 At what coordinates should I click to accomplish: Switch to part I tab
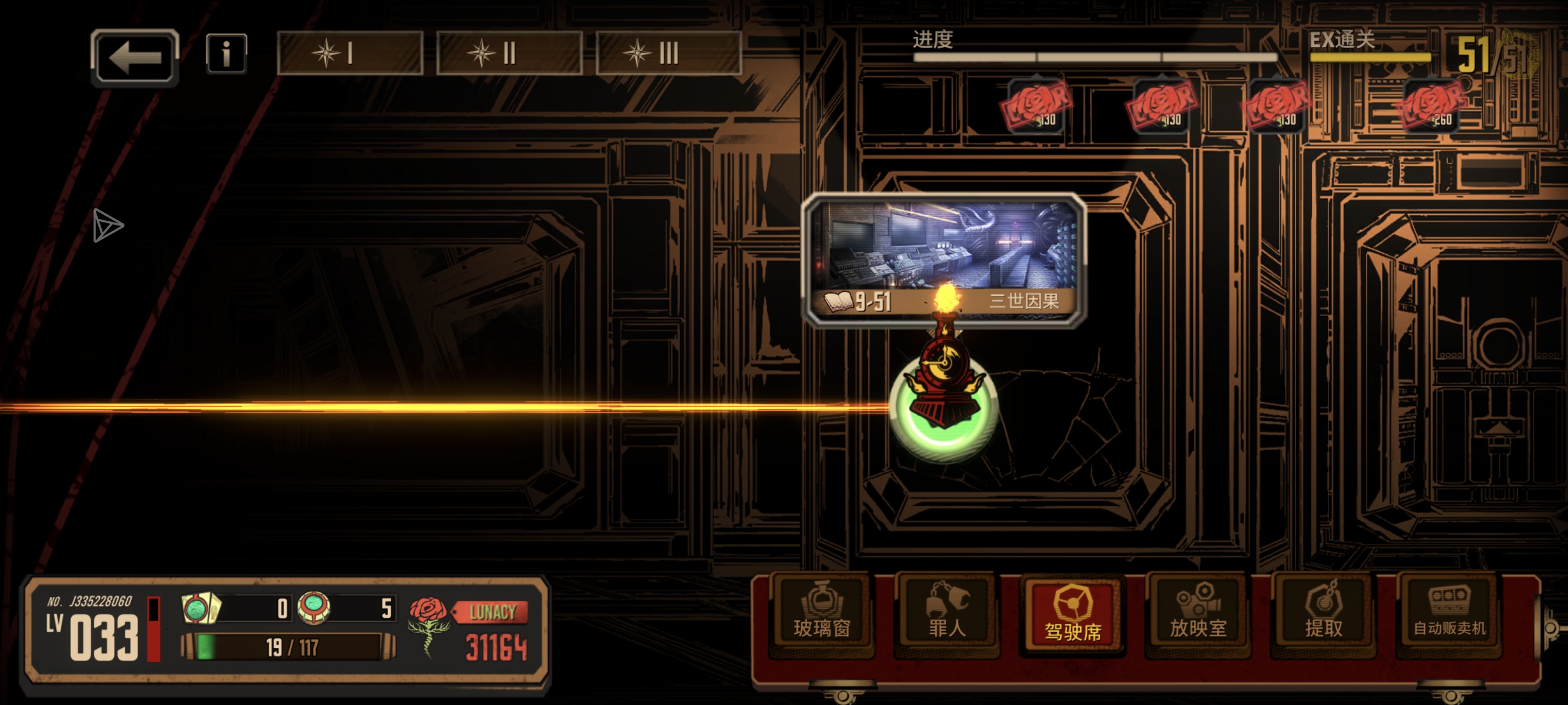pos(350,54)
